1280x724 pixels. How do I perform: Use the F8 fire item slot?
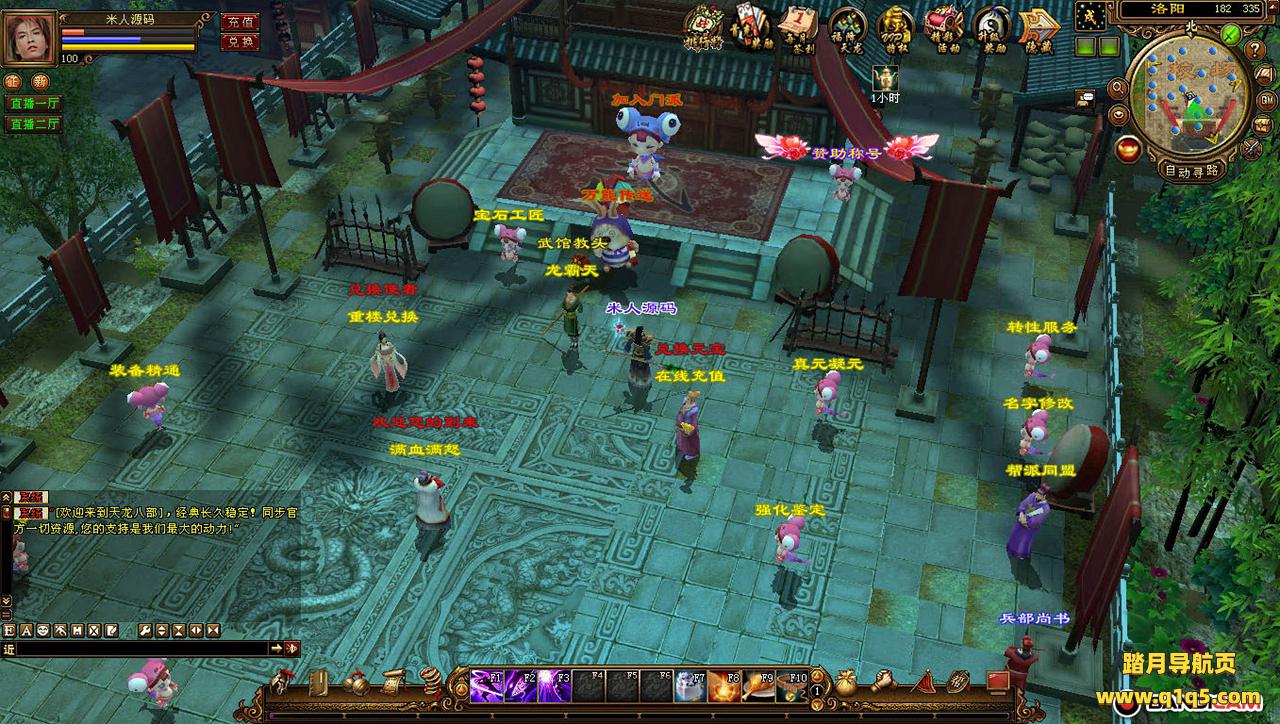coord(723,685)
